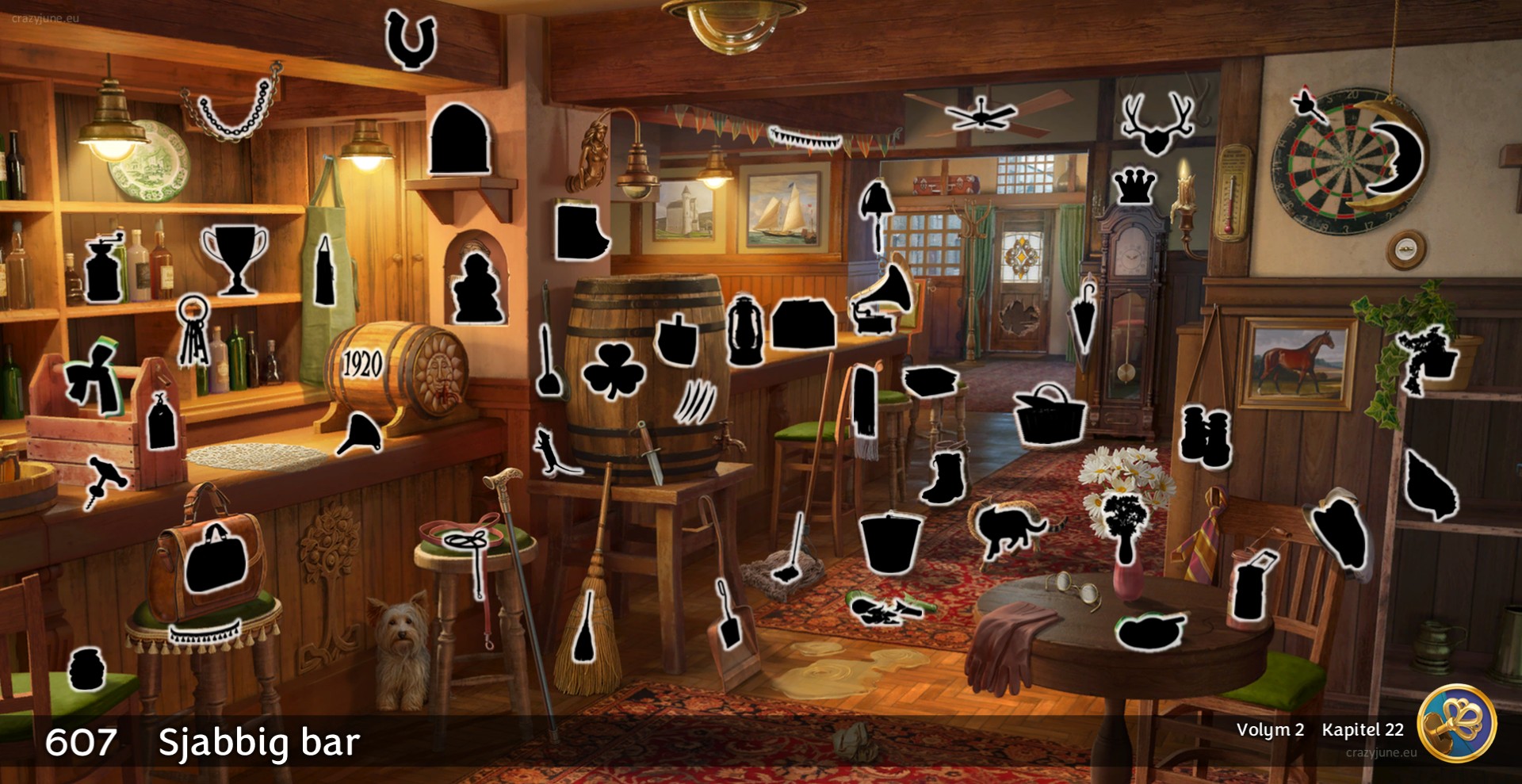Click the key ring silhouette
Viewport: 1522px width, 784px height.
pyautogui.click(x=193, y=328)
